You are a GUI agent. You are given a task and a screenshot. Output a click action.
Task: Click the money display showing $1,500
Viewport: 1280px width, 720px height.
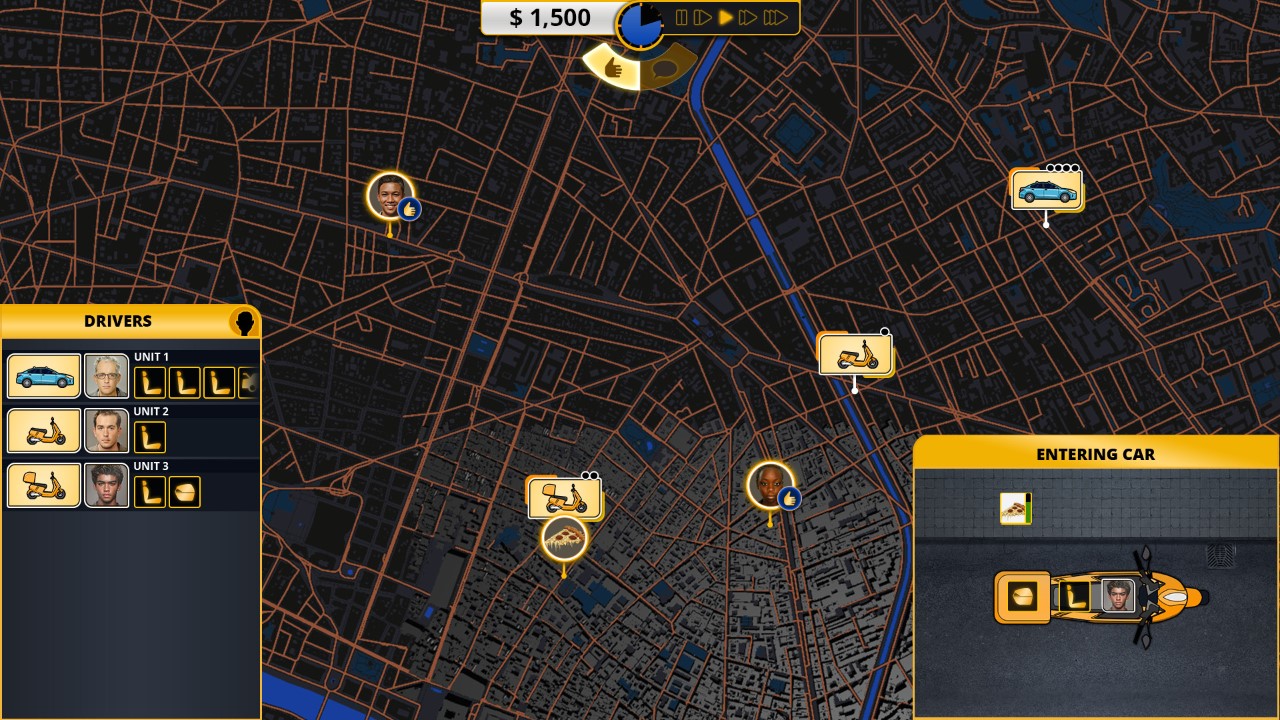click(552, 17)
